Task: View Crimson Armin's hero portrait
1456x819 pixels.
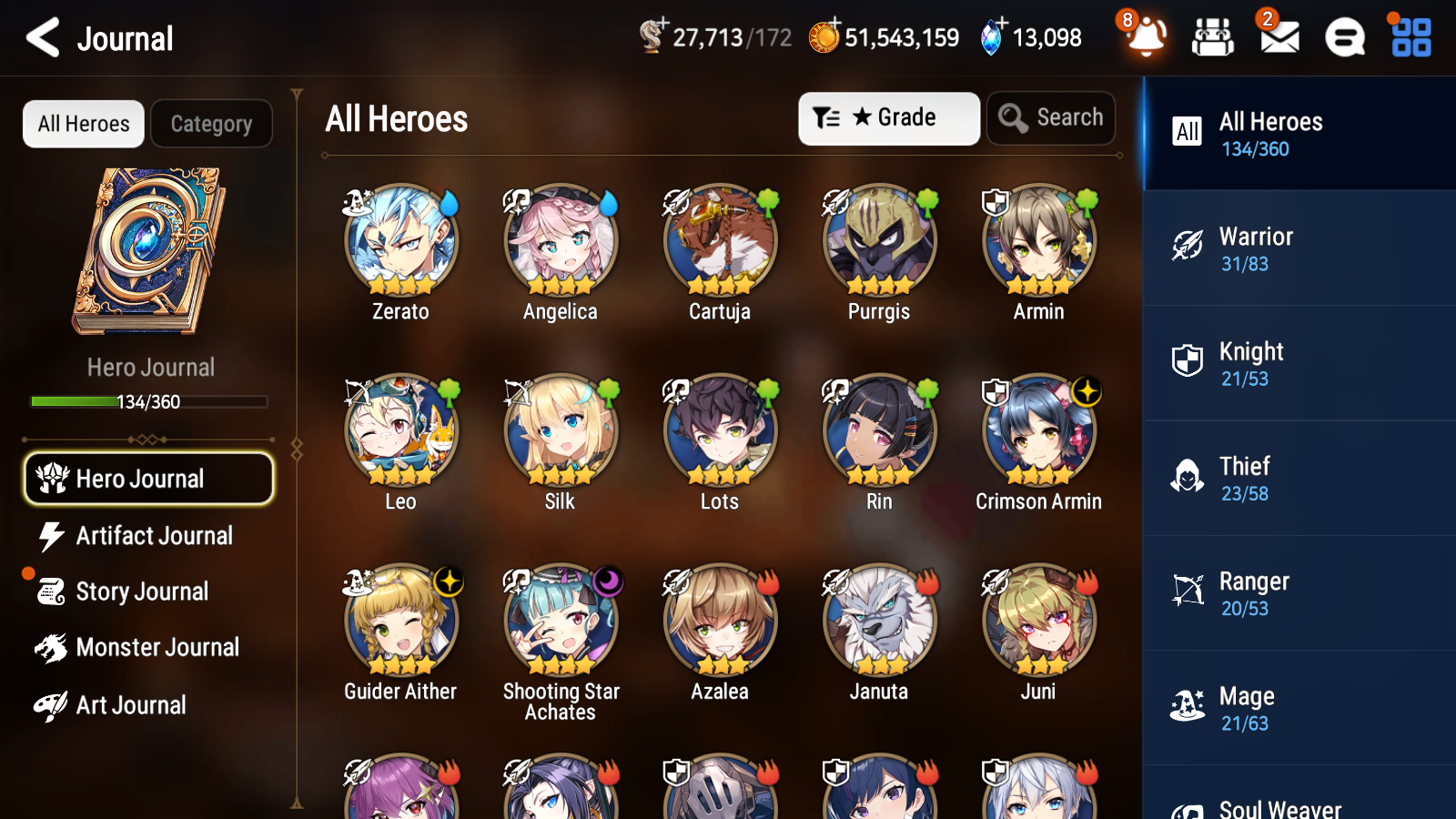Action: click(1037, 430)
